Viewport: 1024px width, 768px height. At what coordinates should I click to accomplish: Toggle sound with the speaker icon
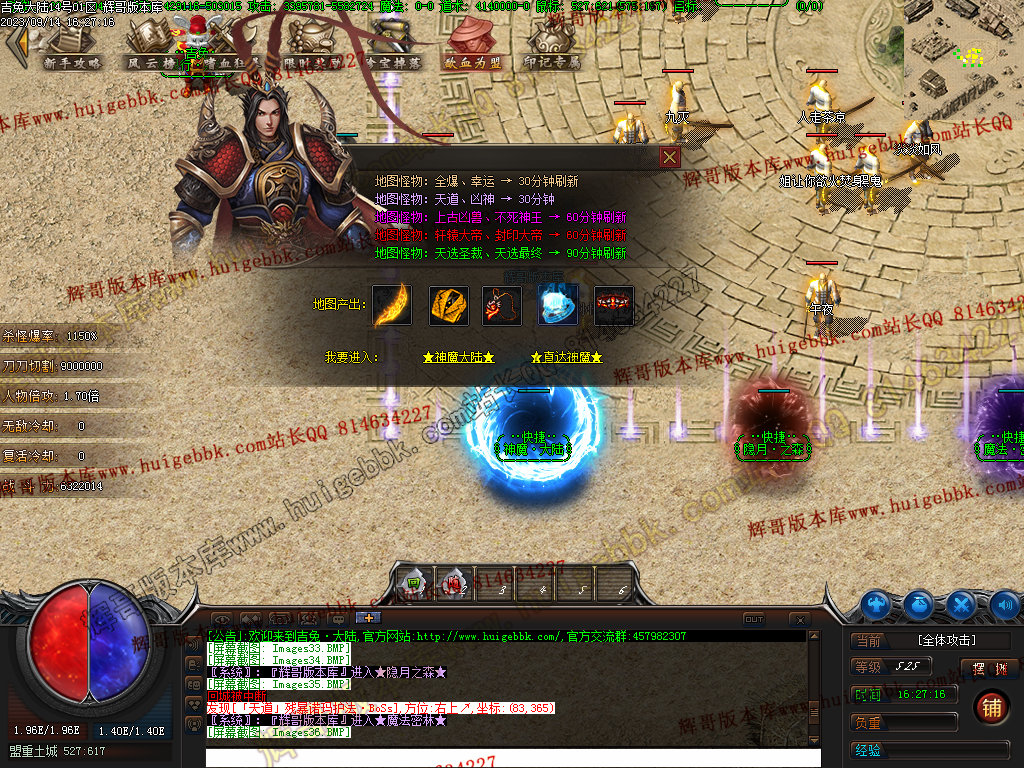[x=1004, y=604]
